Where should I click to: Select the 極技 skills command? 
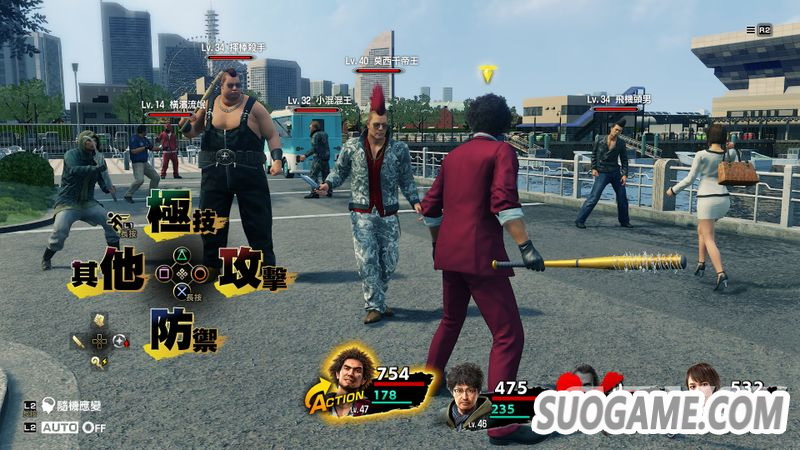tap(178, 212)
